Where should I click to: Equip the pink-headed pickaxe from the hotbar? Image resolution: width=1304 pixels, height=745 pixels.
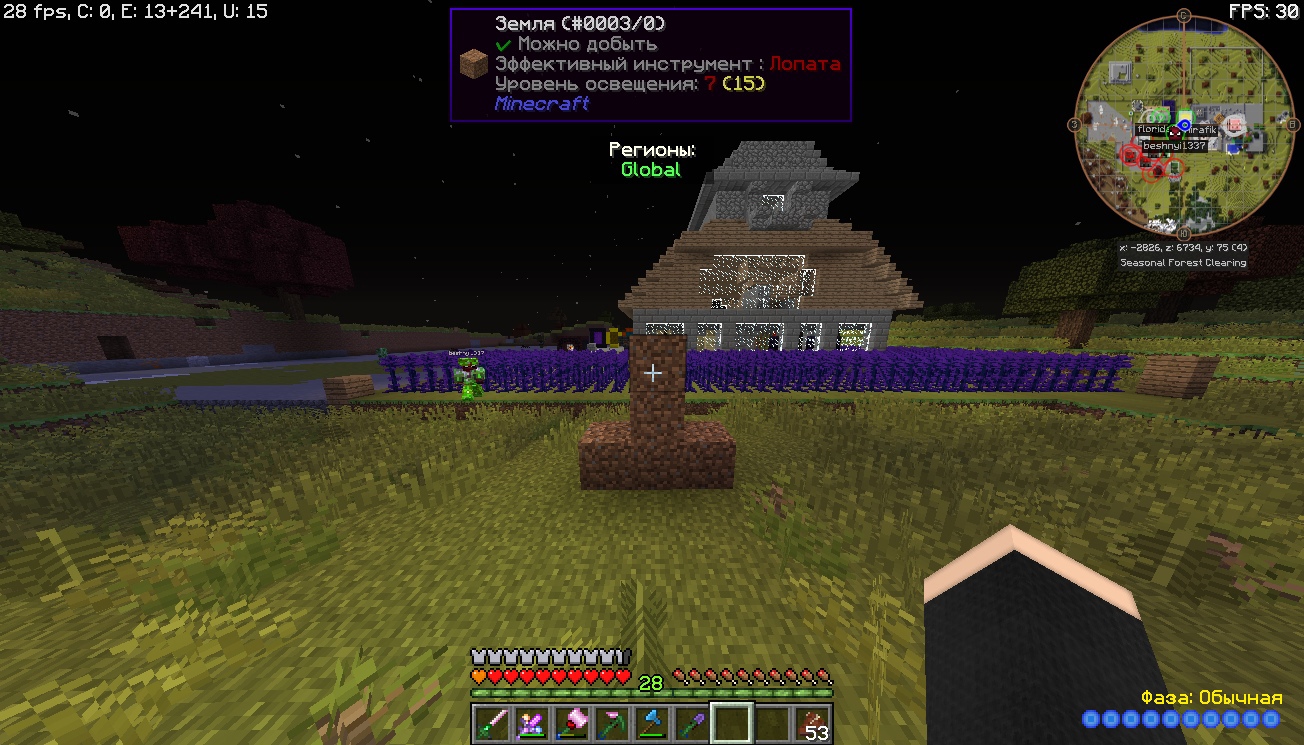[x=610, y=723]
